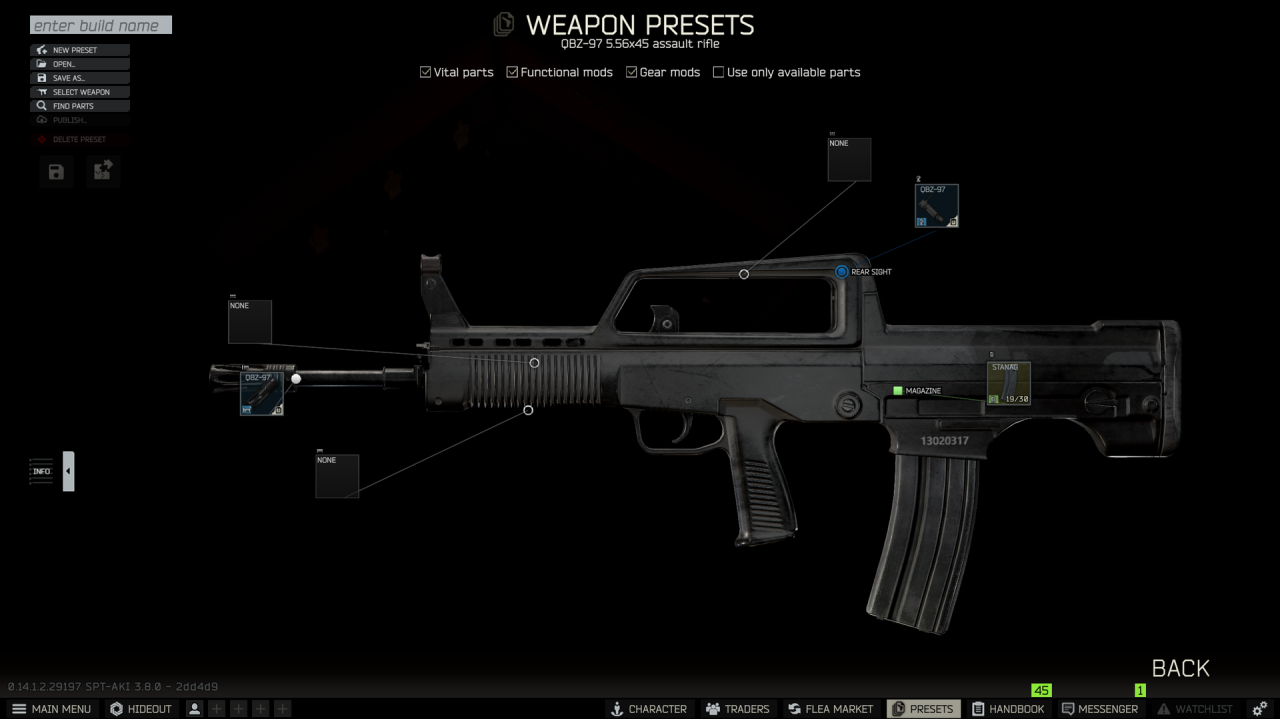Select the STANAG magazine slot
1280x719 pixels.
pyautogui.click(x=1009, y=384)
